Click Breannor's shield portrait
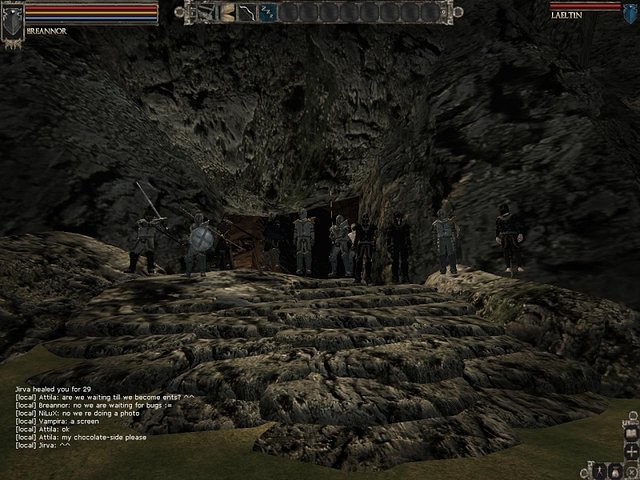This screenshot has height=480, width=640. point(12,18)
